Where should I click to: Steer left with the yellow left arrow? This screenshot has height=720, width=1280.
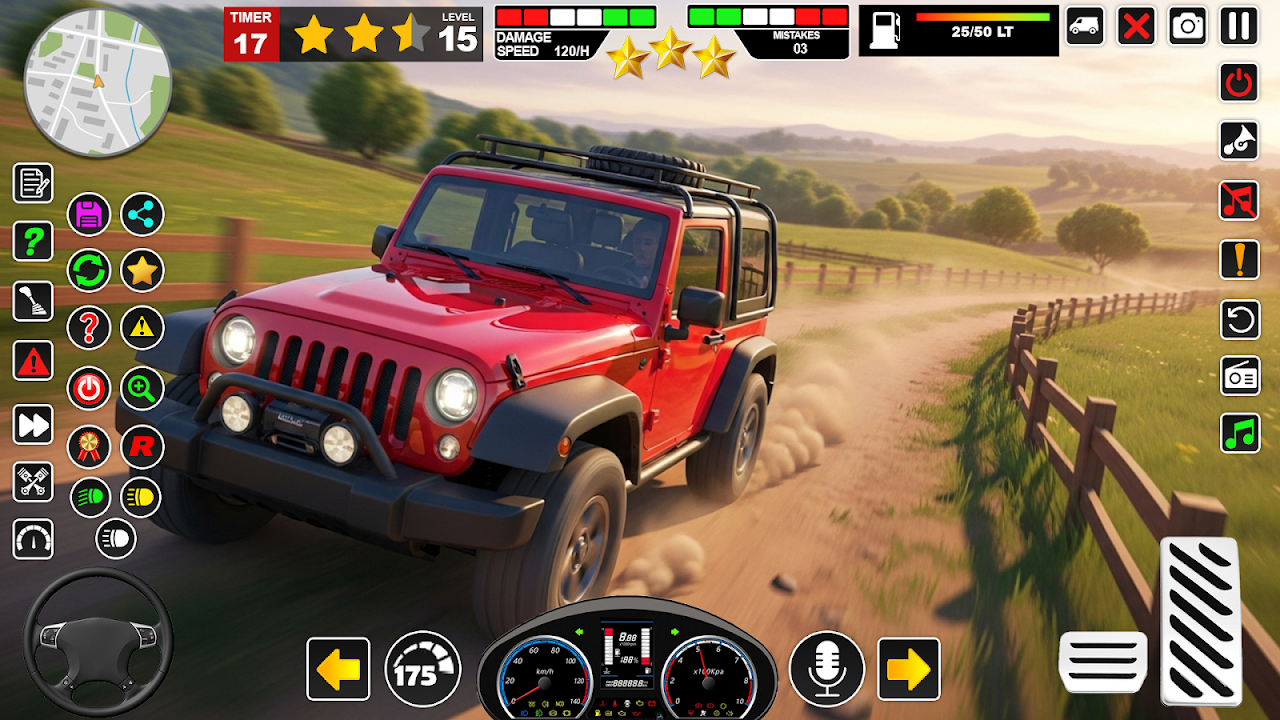point(338,669)
